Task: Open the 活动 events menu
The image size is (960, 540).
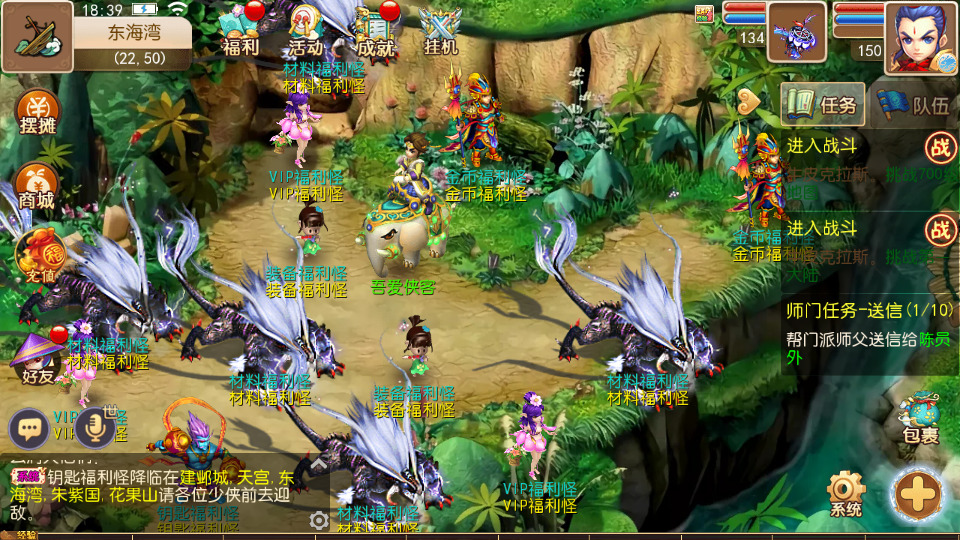Action: tap(306, 32)
